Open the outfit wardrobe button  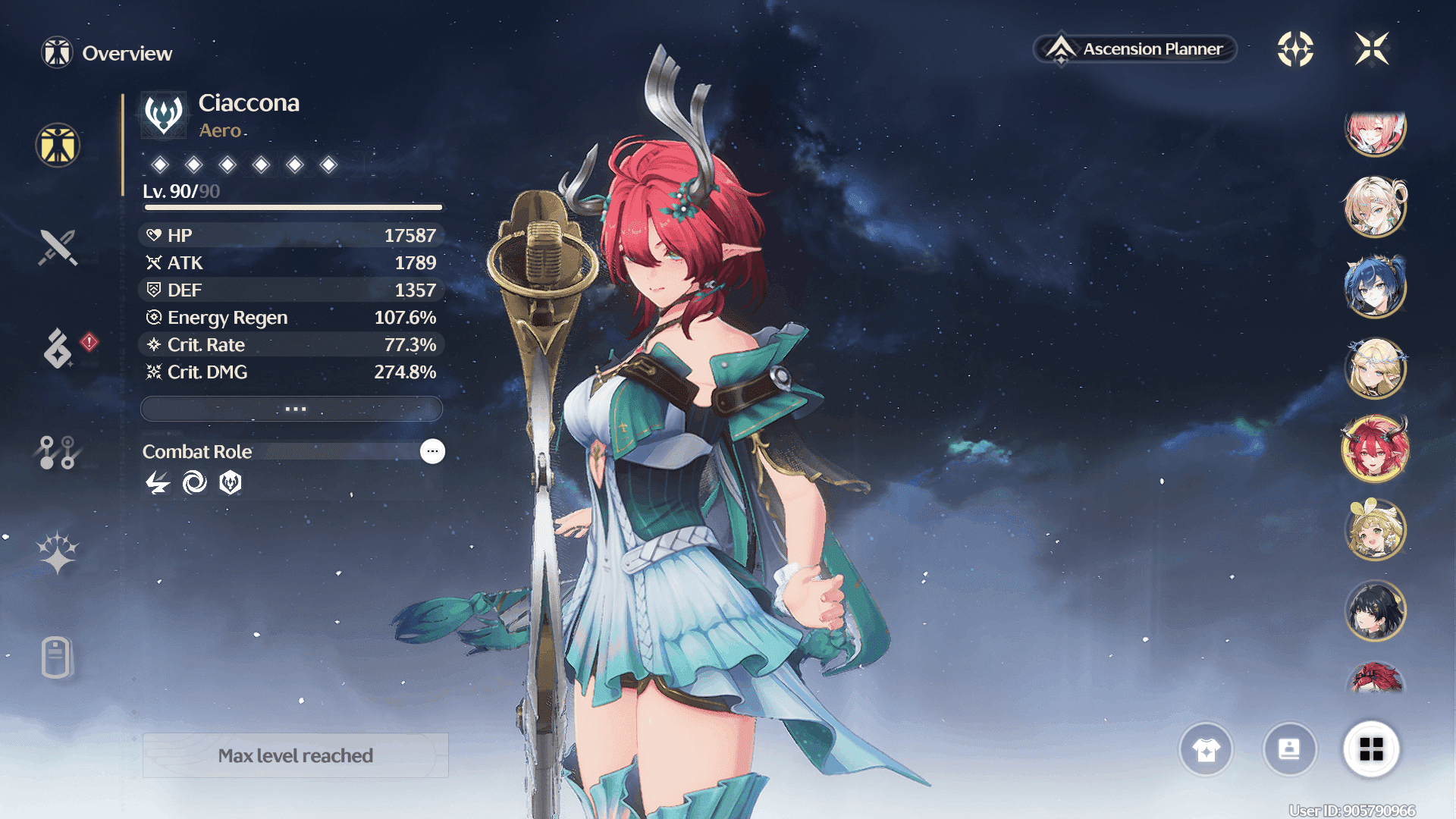[1206, 749]
